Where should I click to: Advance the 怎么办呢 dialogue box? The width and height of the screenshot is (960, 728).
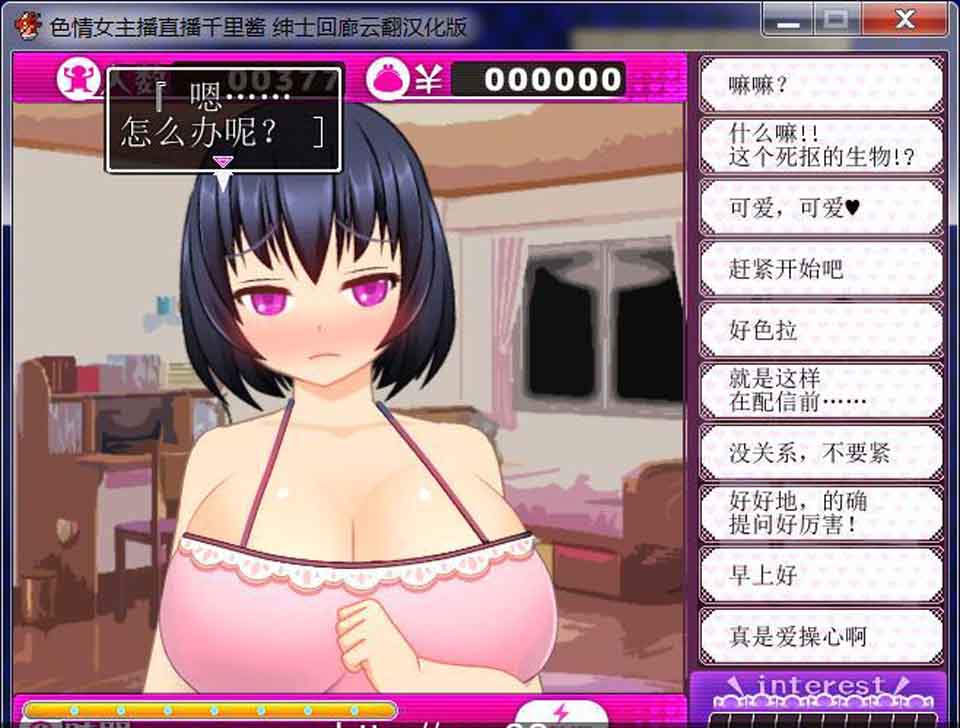pos(224,120)
